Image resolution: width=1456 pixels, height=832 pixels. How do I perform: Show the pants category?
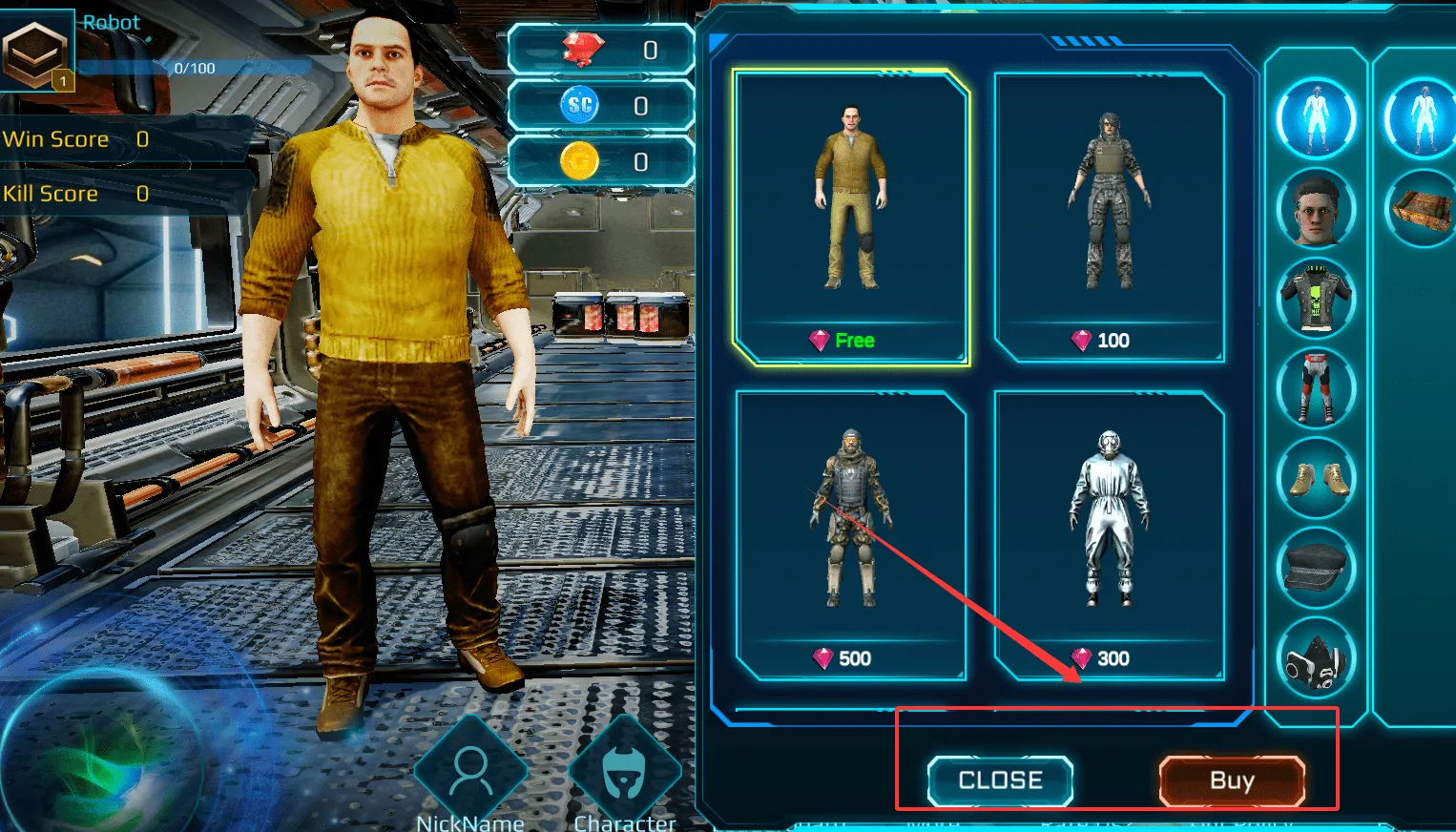coord(1316,387)
